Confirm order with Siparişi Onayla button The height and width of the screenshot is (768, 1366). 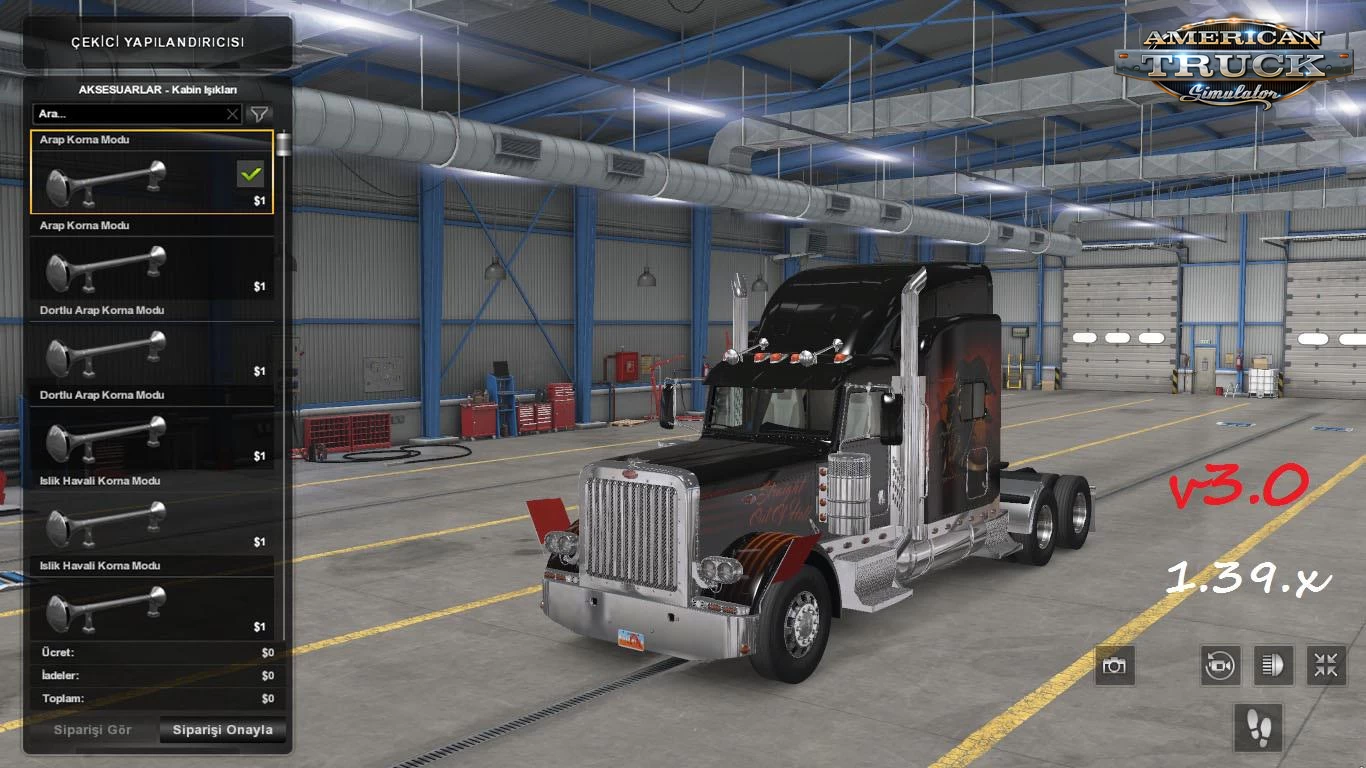222,730
